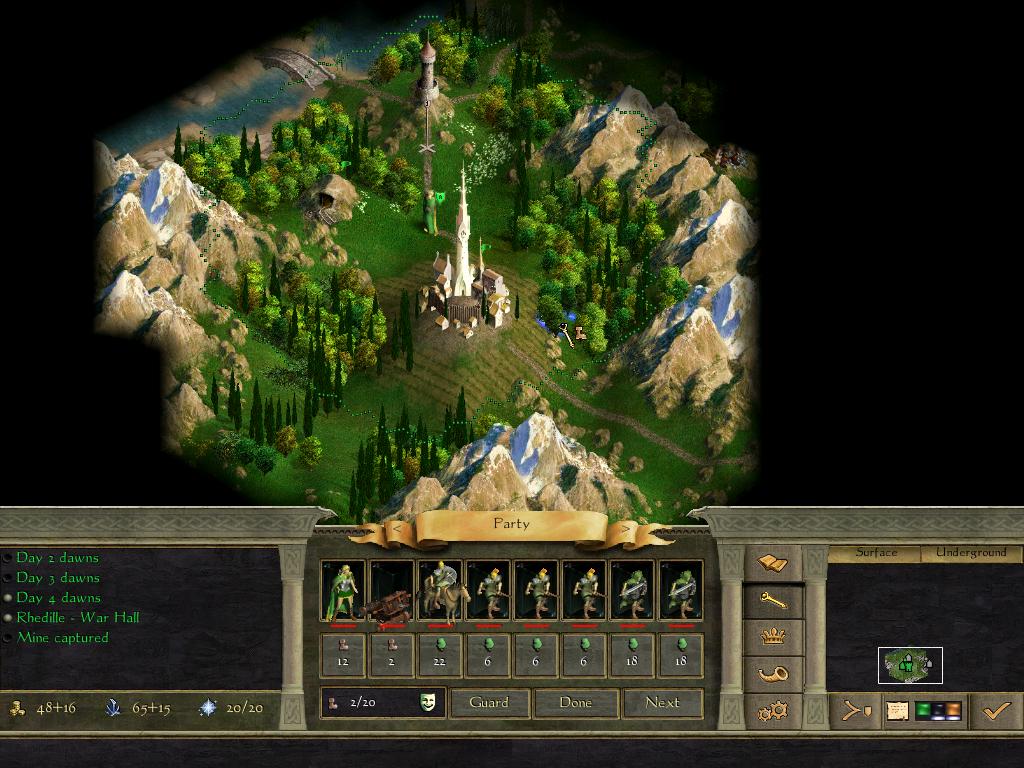End turn with the checkmark button

pyautogui.click(x=995, y=711)
